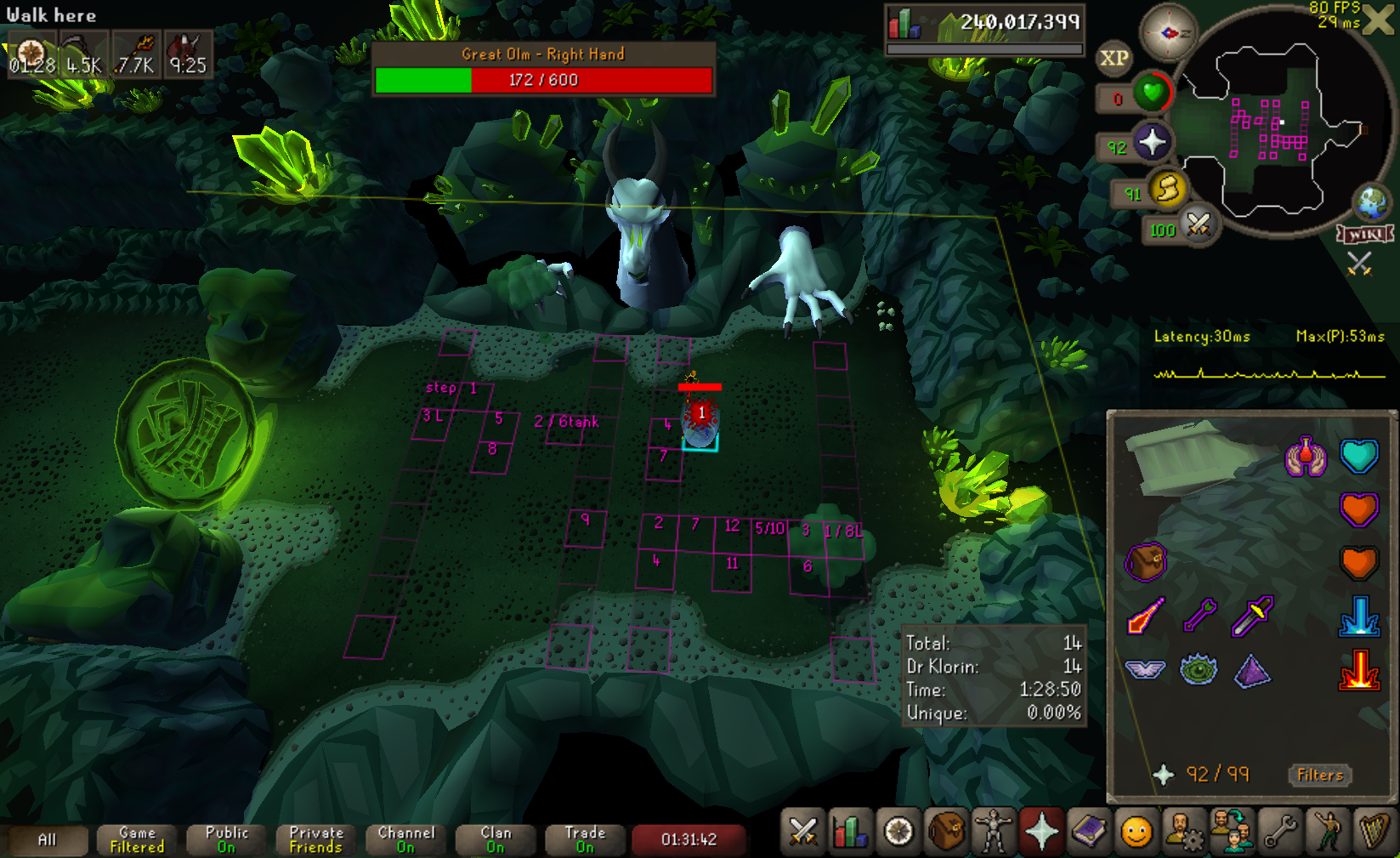The height and width of the screenshot is (858, 1400).
Task: Activate the quick-prayers orb
Action: point(1152,142)
